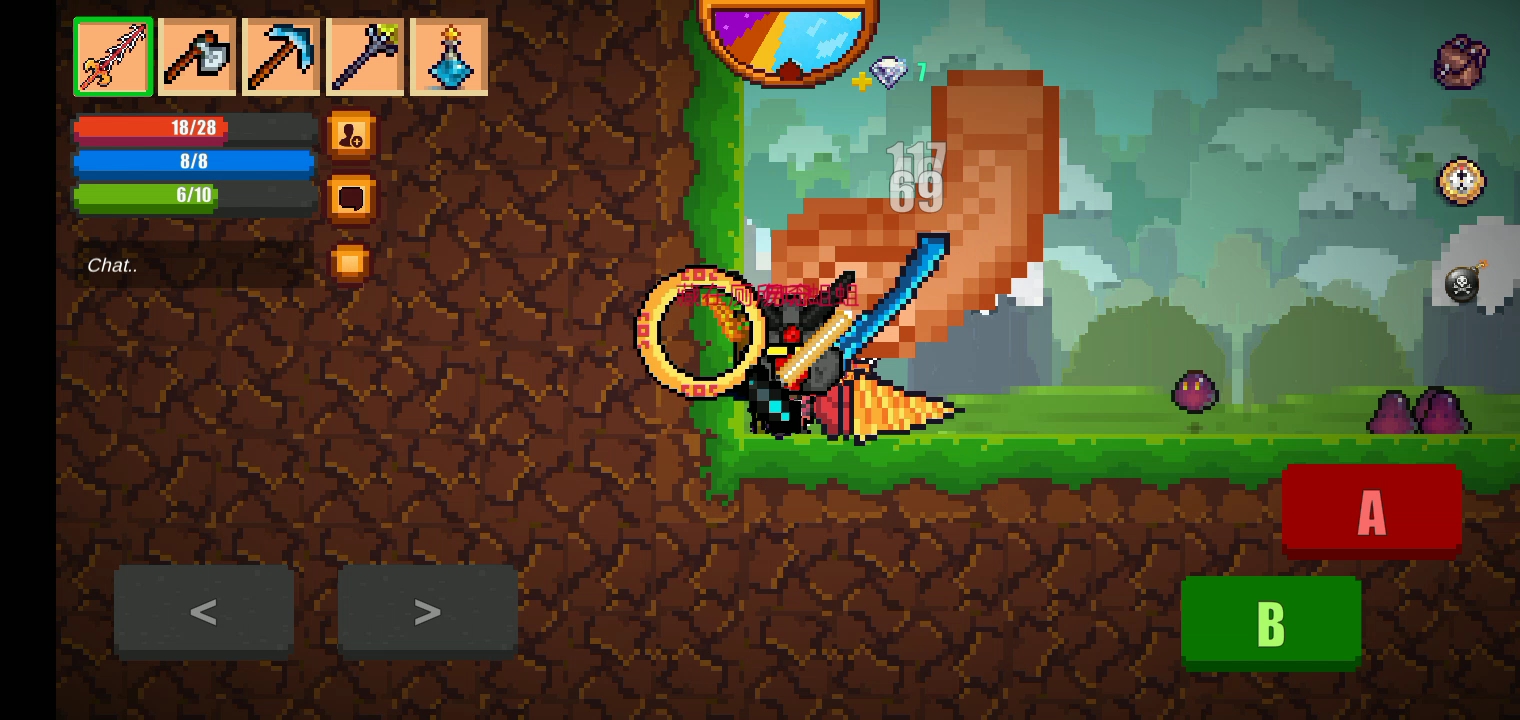The height and width of the screenshot is (720, 1520).
Task: Open the add friend button
Action: 351,136
